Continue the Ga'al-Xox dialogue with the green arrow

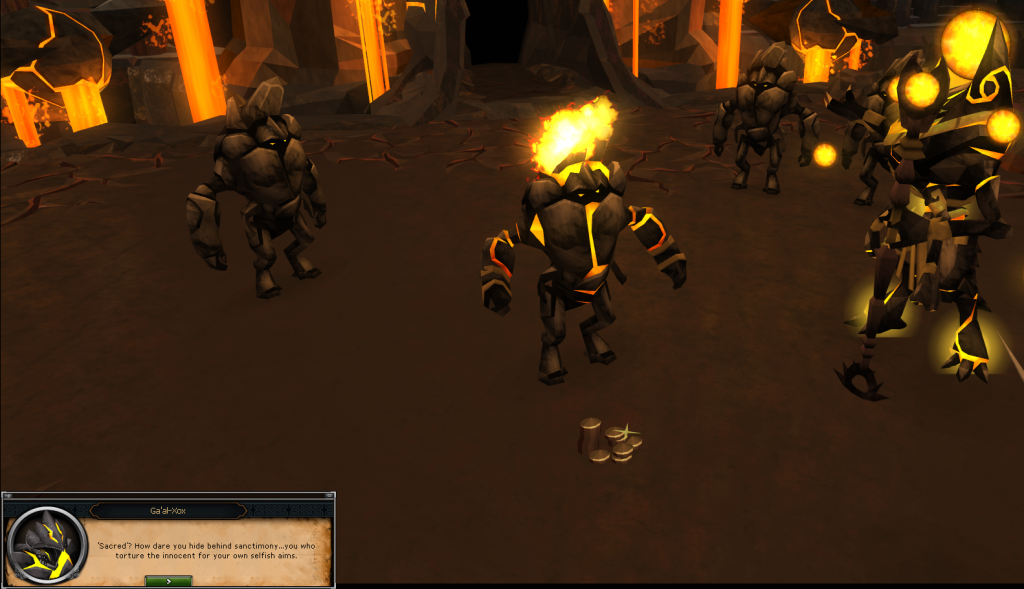pyautogui.click(x=168, y=580)
